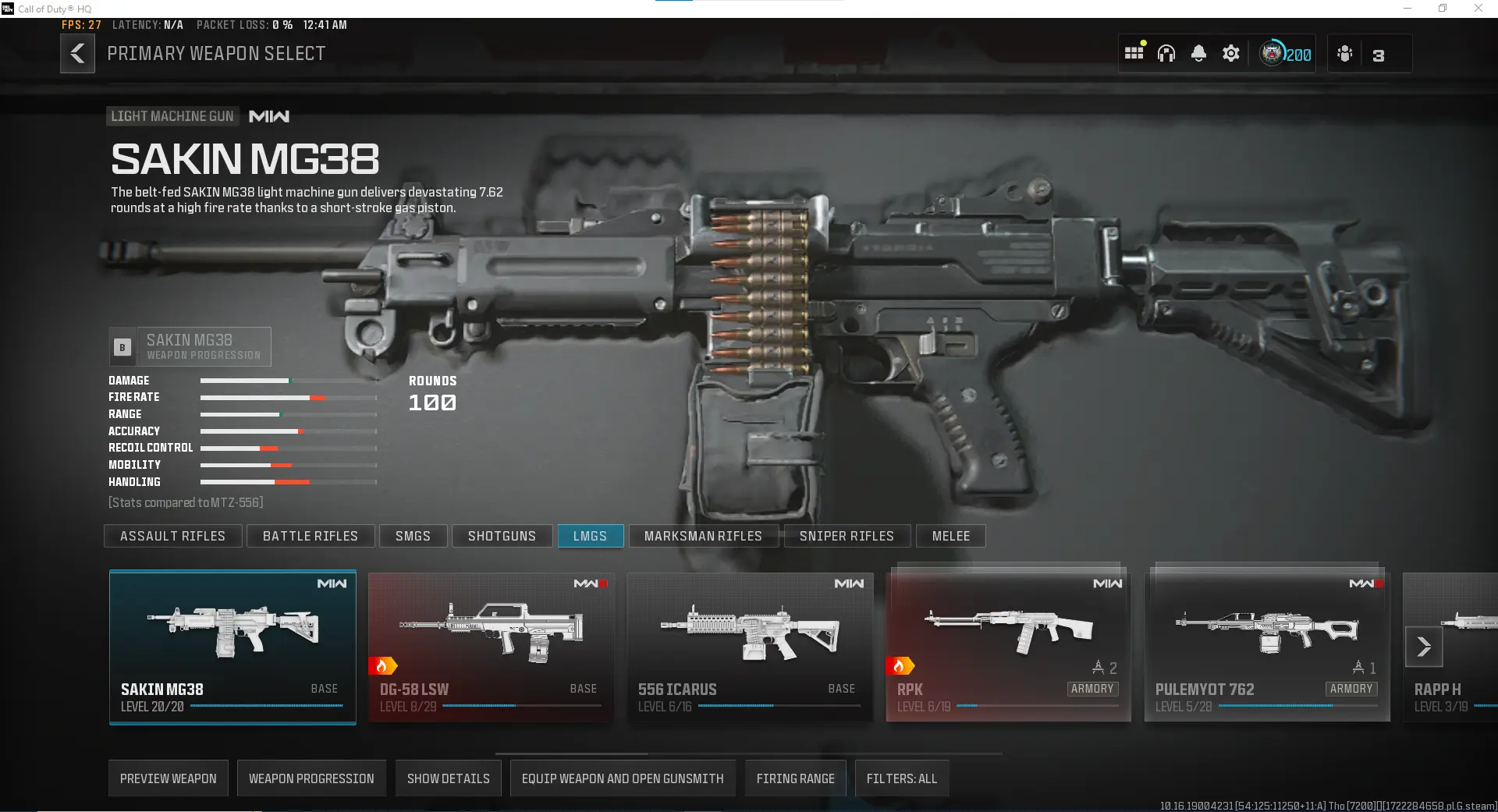Open the channels grid menu
The width and height of the screenshot is (1498, 812).
[x=1134, y=52]
